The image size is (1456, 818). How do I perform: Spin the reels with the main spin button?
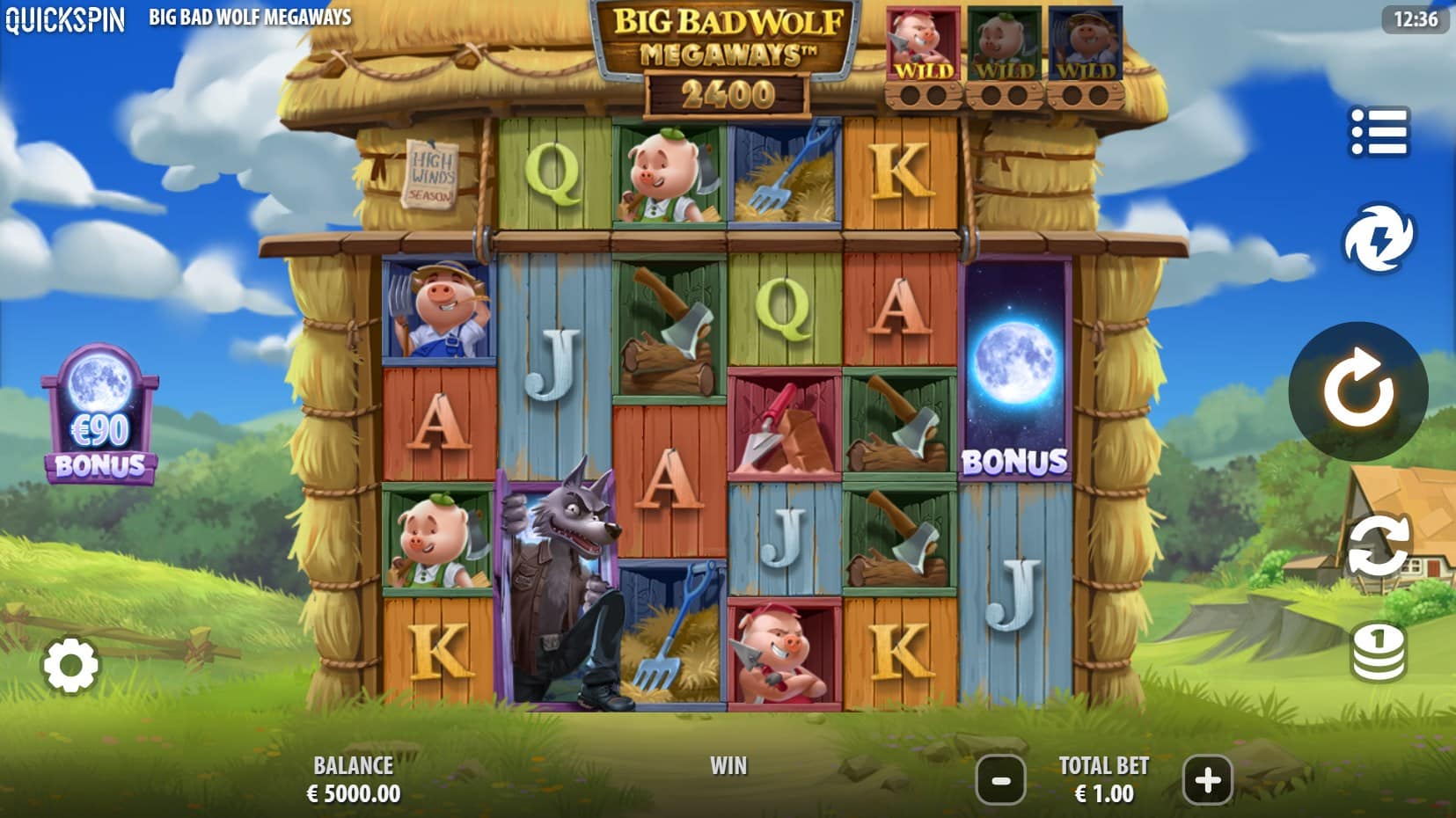[1357, 391]
